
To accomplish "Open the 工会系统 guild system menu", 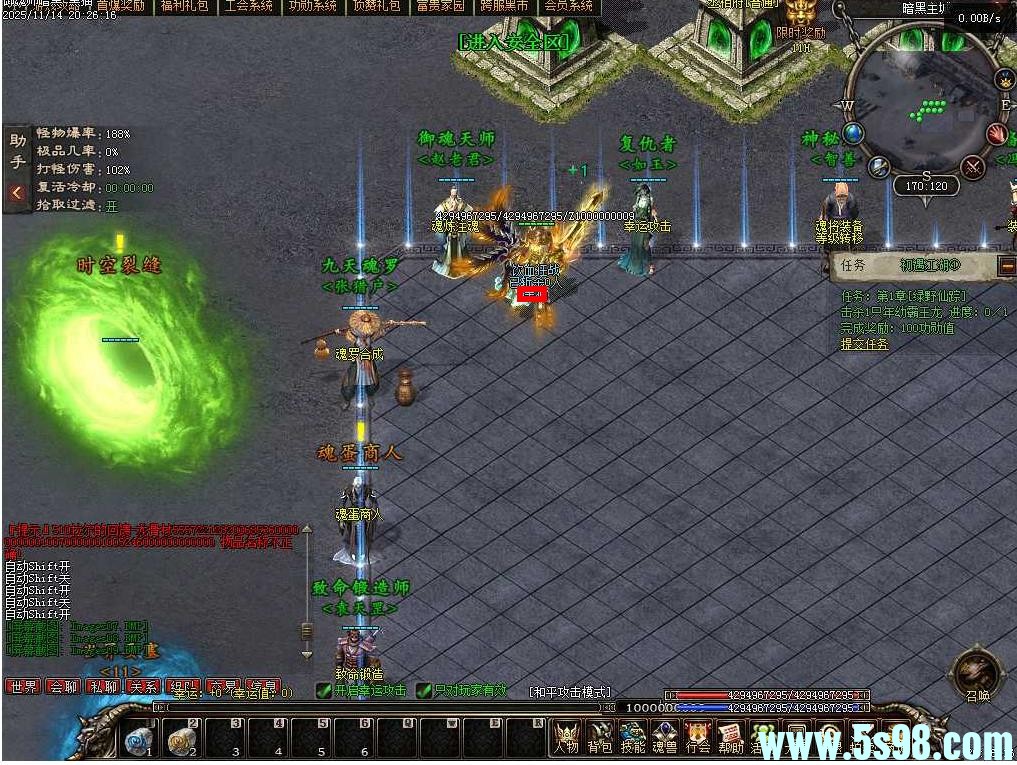I will click(248, 6).
